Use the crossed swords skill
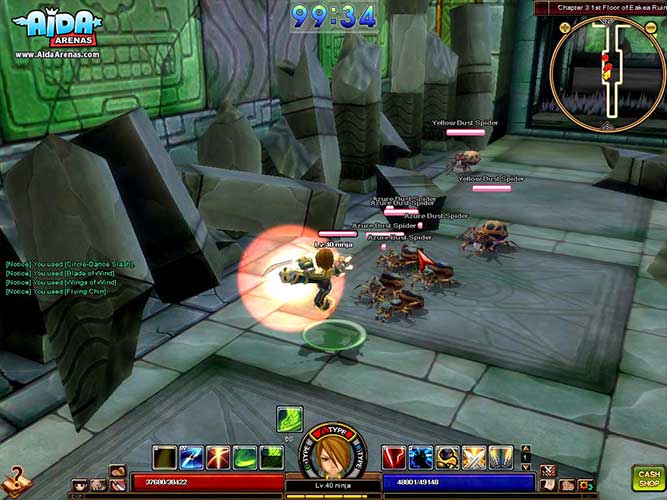Viewport: 667px width, 500px height. point(475,457)
